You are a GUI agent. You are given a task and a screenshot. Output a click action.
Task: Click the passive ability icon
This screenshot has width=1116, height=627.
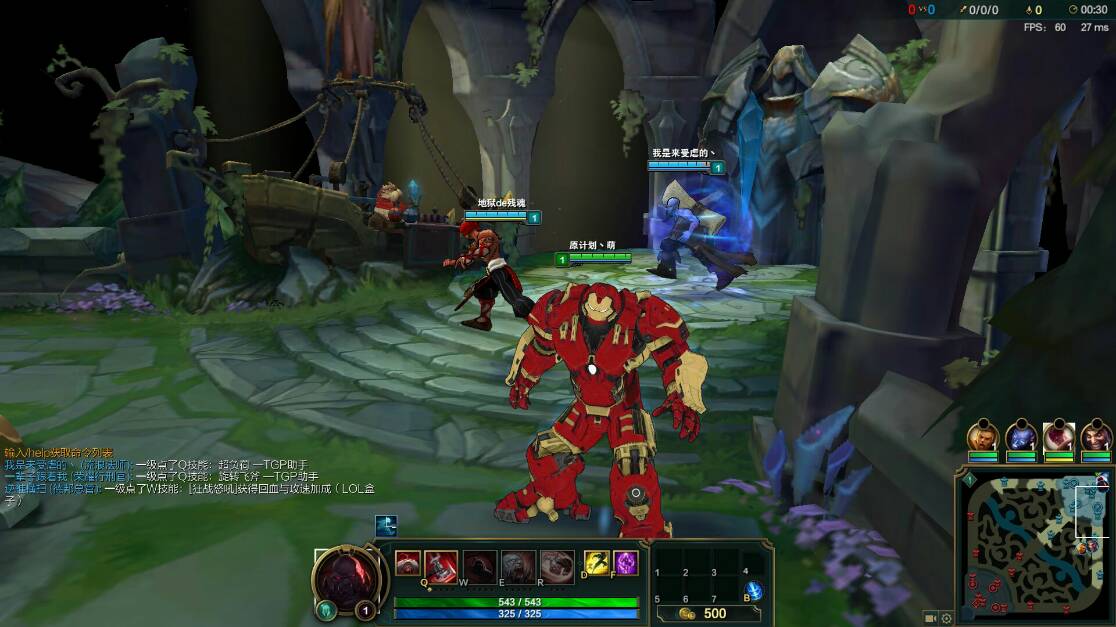pyautogui.click(x=407, y=562)
